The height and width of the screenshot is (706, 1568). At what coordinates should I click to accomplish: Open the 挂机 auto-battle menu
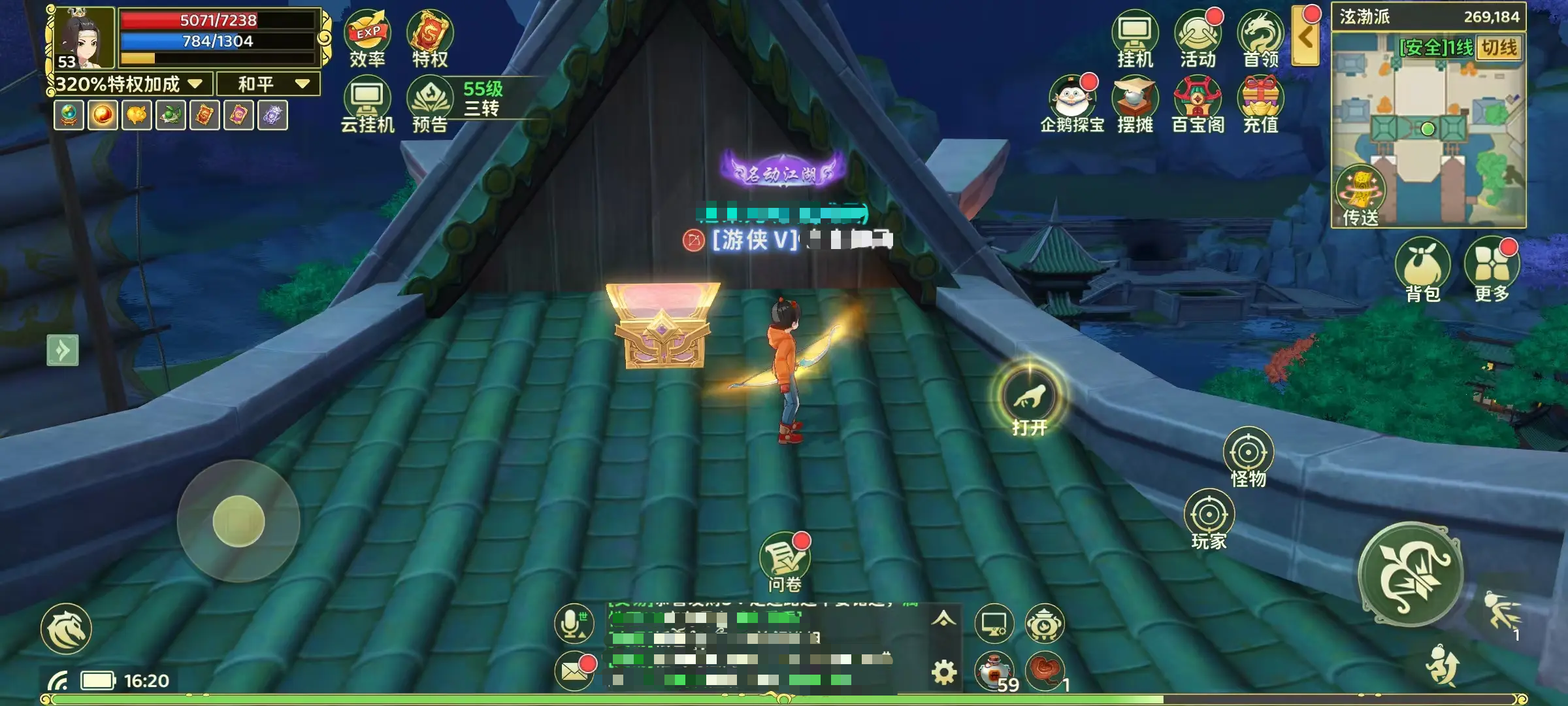1135,38
